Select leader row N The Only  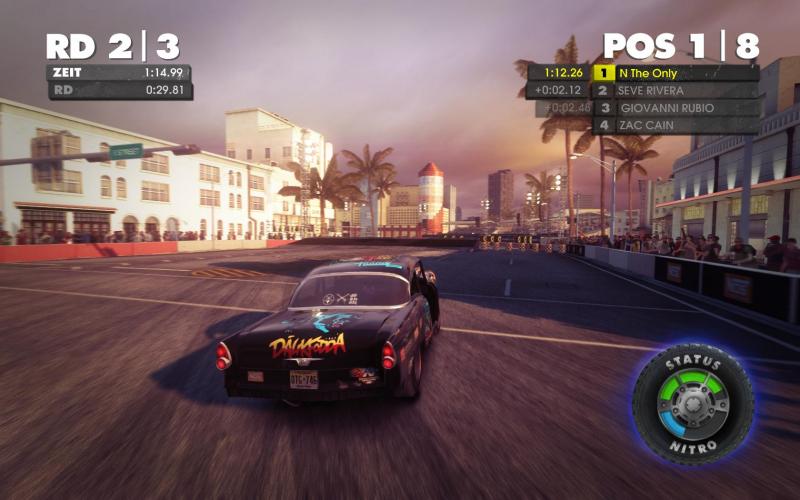pyautogui.click(x=675, y=73)
